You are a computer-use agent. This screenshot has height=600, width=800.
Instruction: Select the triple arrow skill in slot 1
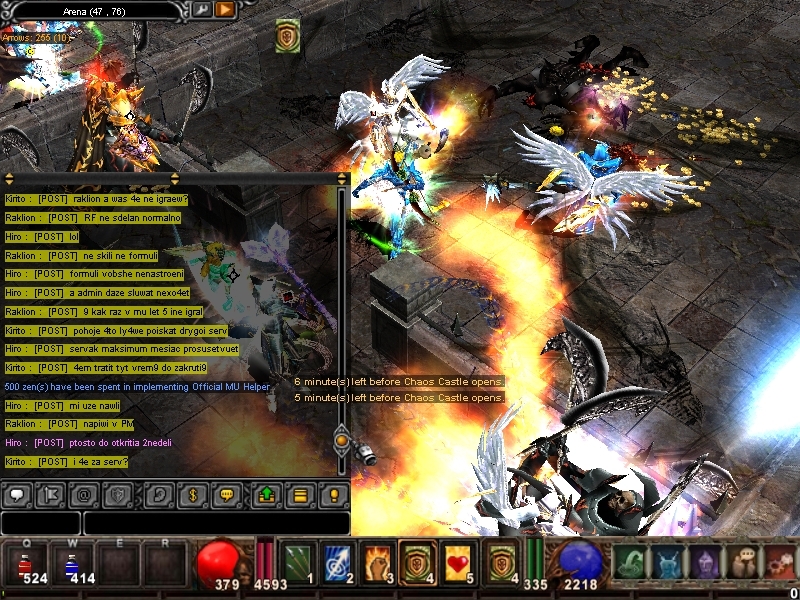296,563
